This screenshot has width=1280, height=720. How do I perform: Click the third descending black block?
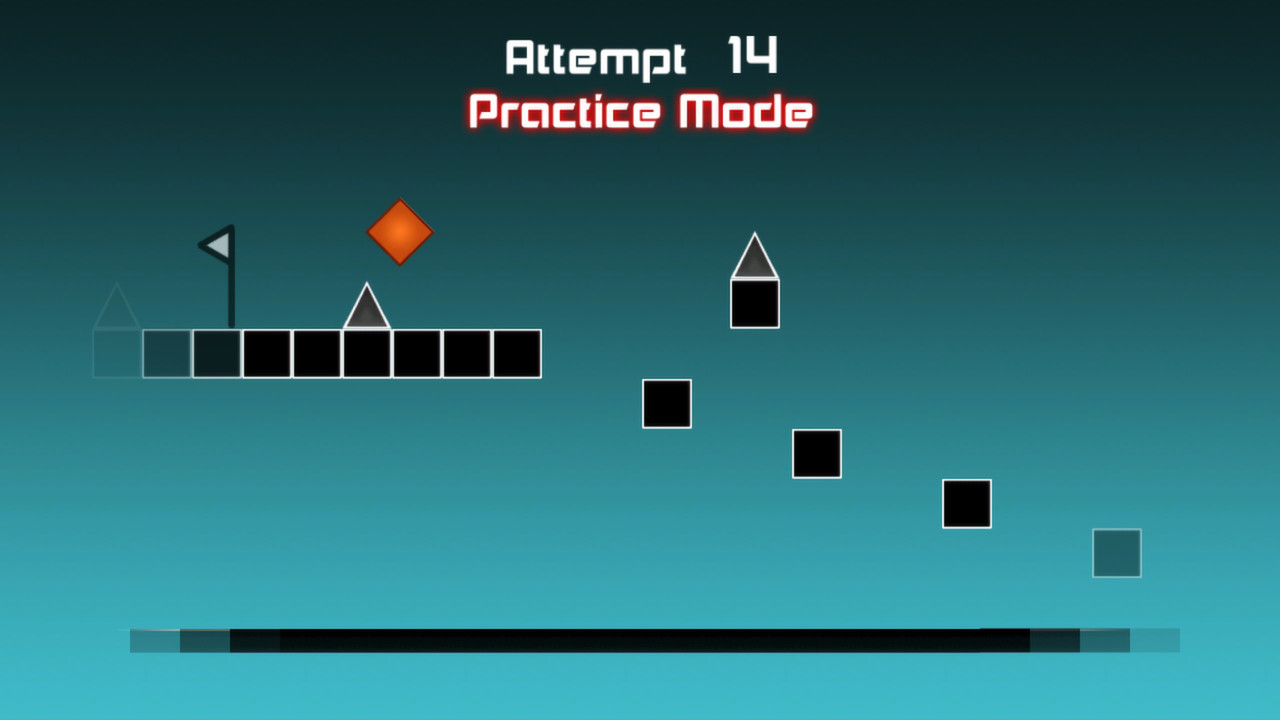click(x=966, y=504)
